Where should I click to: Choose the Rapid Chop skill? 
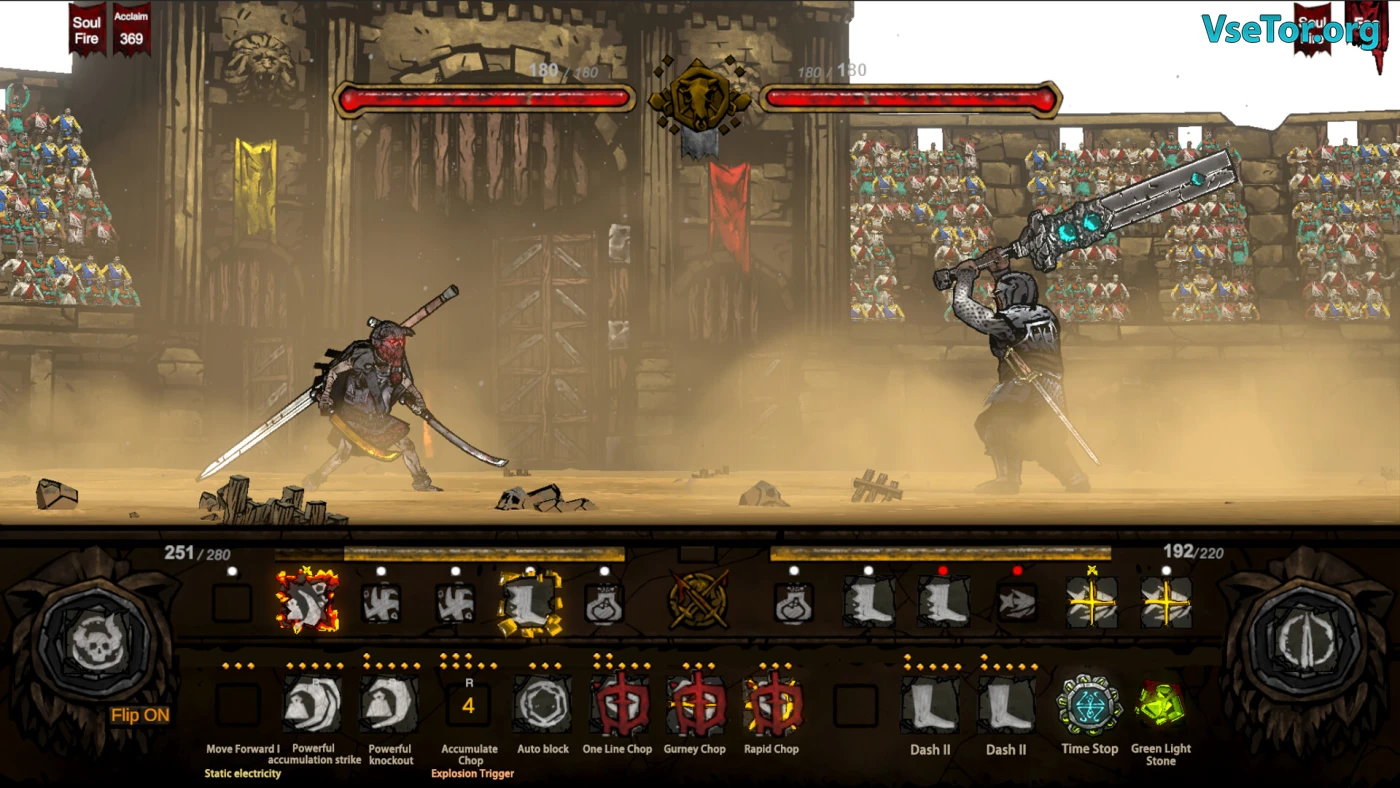(x=772, y=705)
